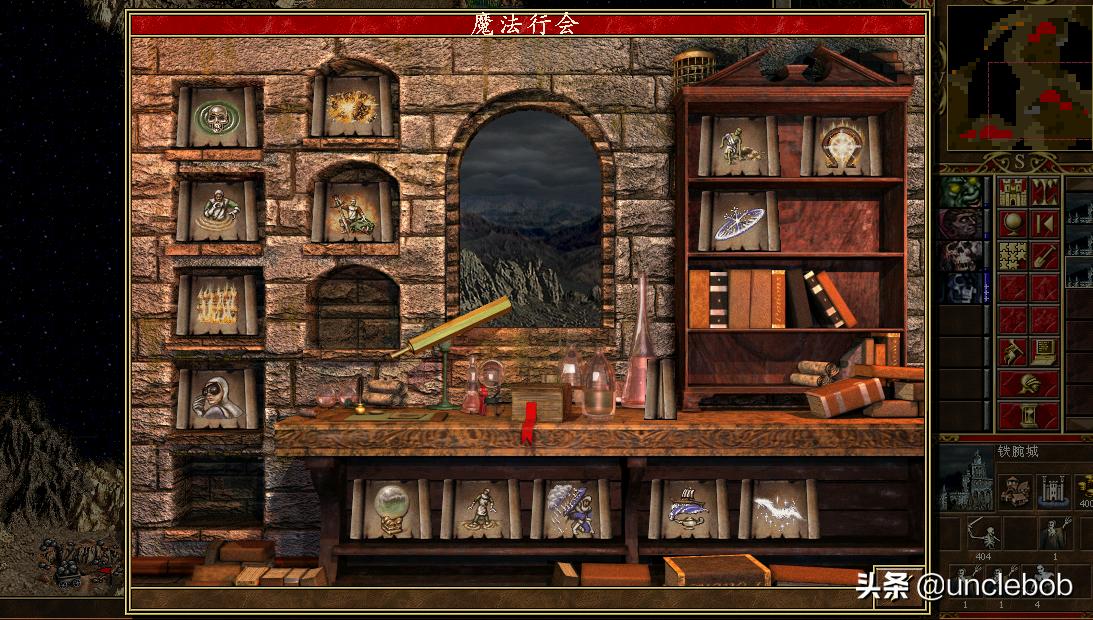The height and width of the screenshot is (620, 1093).
Task: Open system options with the computer icon
Action: 1045,352
